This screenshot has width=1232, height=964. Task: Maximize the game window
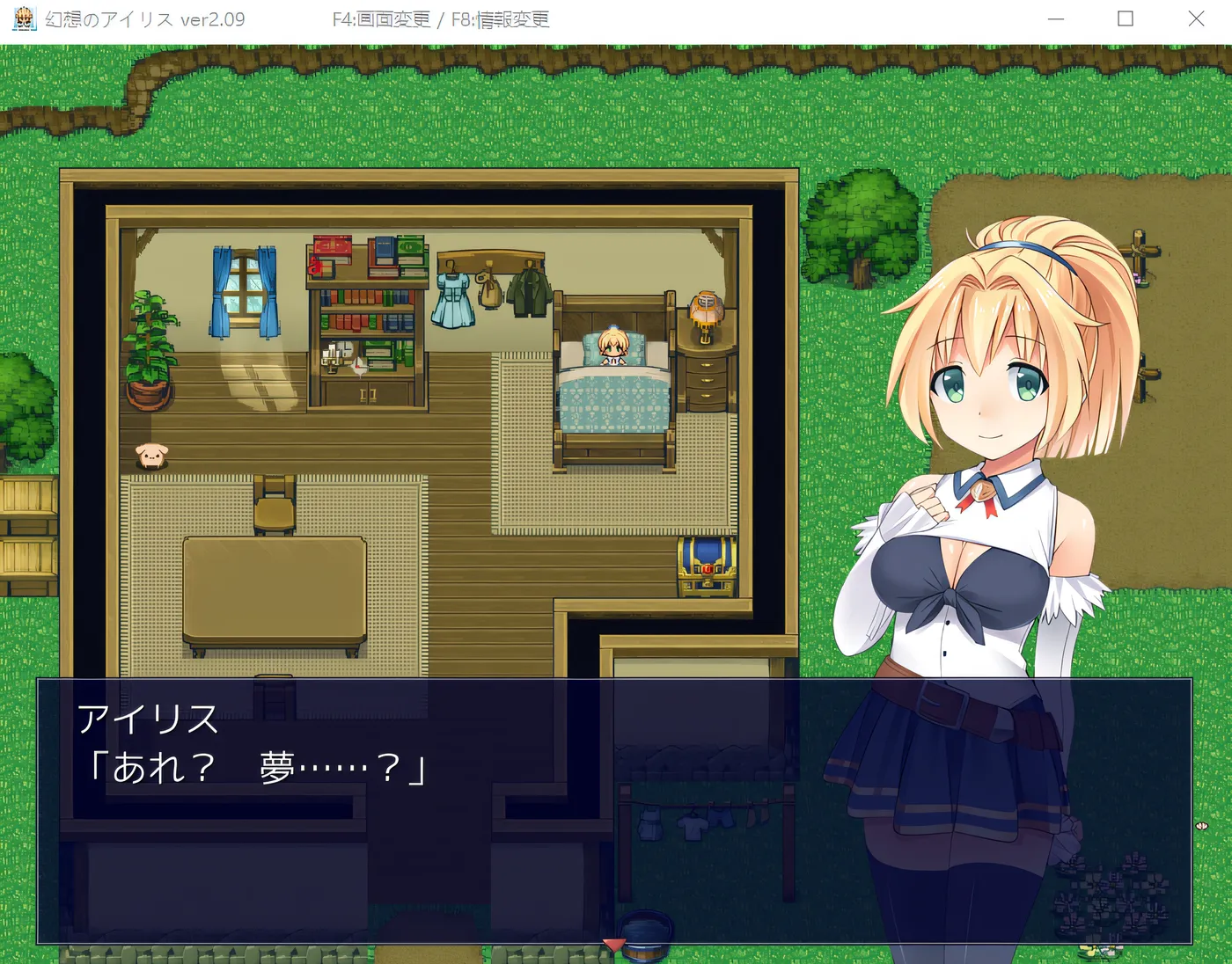tap(1125, 19)
